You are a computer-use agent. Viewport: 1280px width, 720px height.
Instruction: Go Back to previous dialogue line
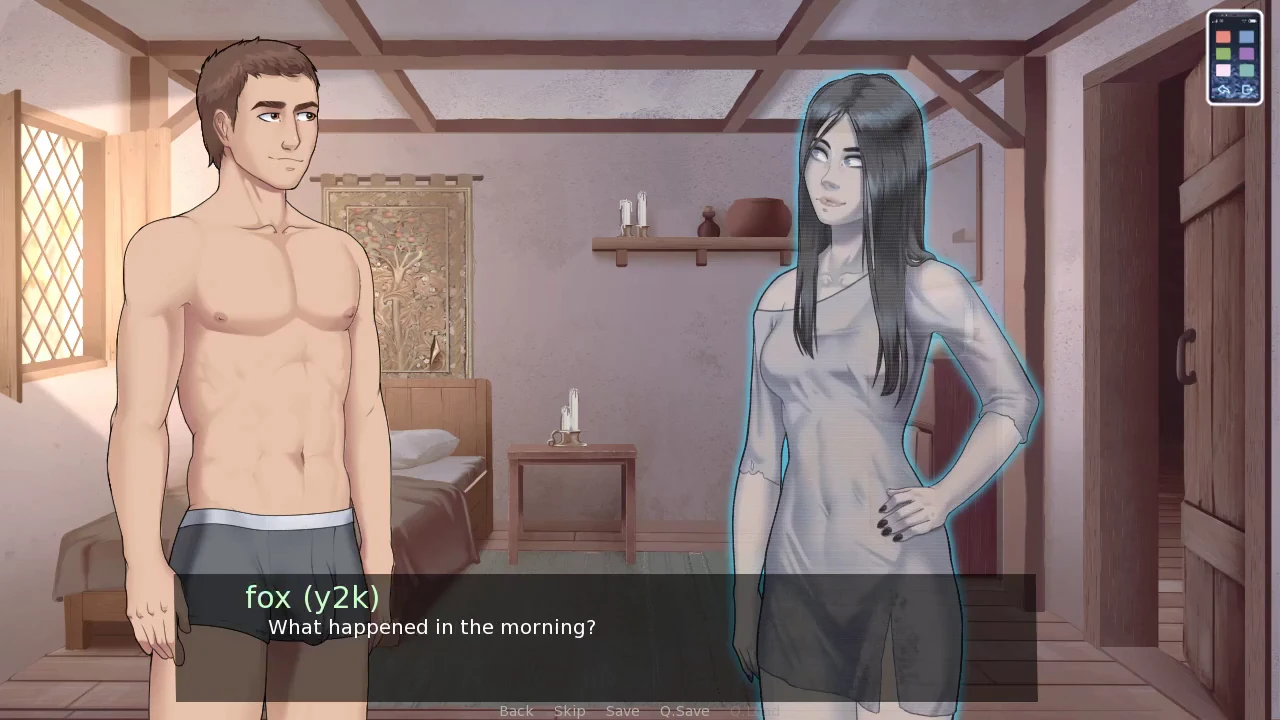coord(516,711)
